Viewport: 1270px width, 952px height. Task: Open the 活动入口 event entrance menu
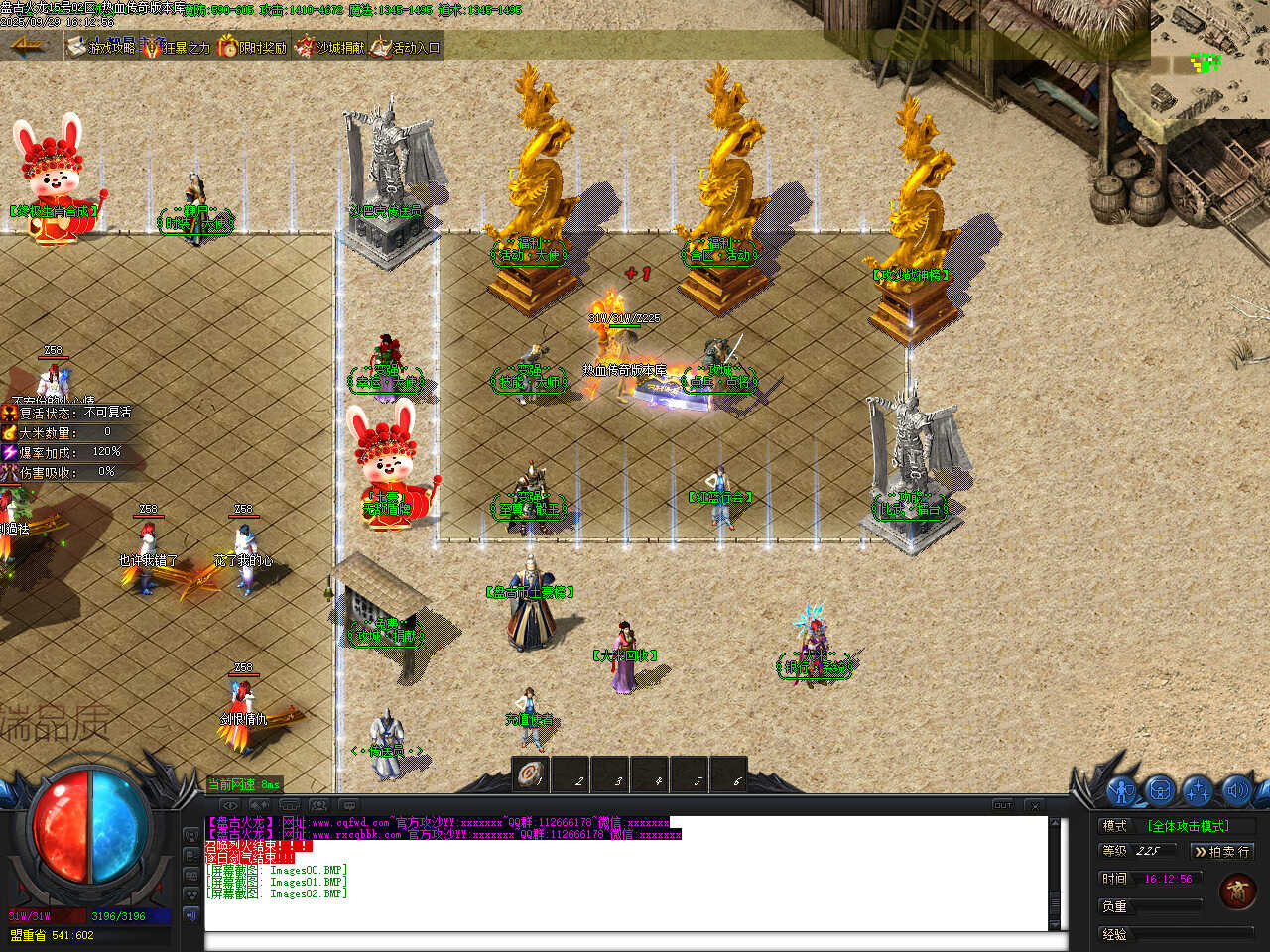406,47
